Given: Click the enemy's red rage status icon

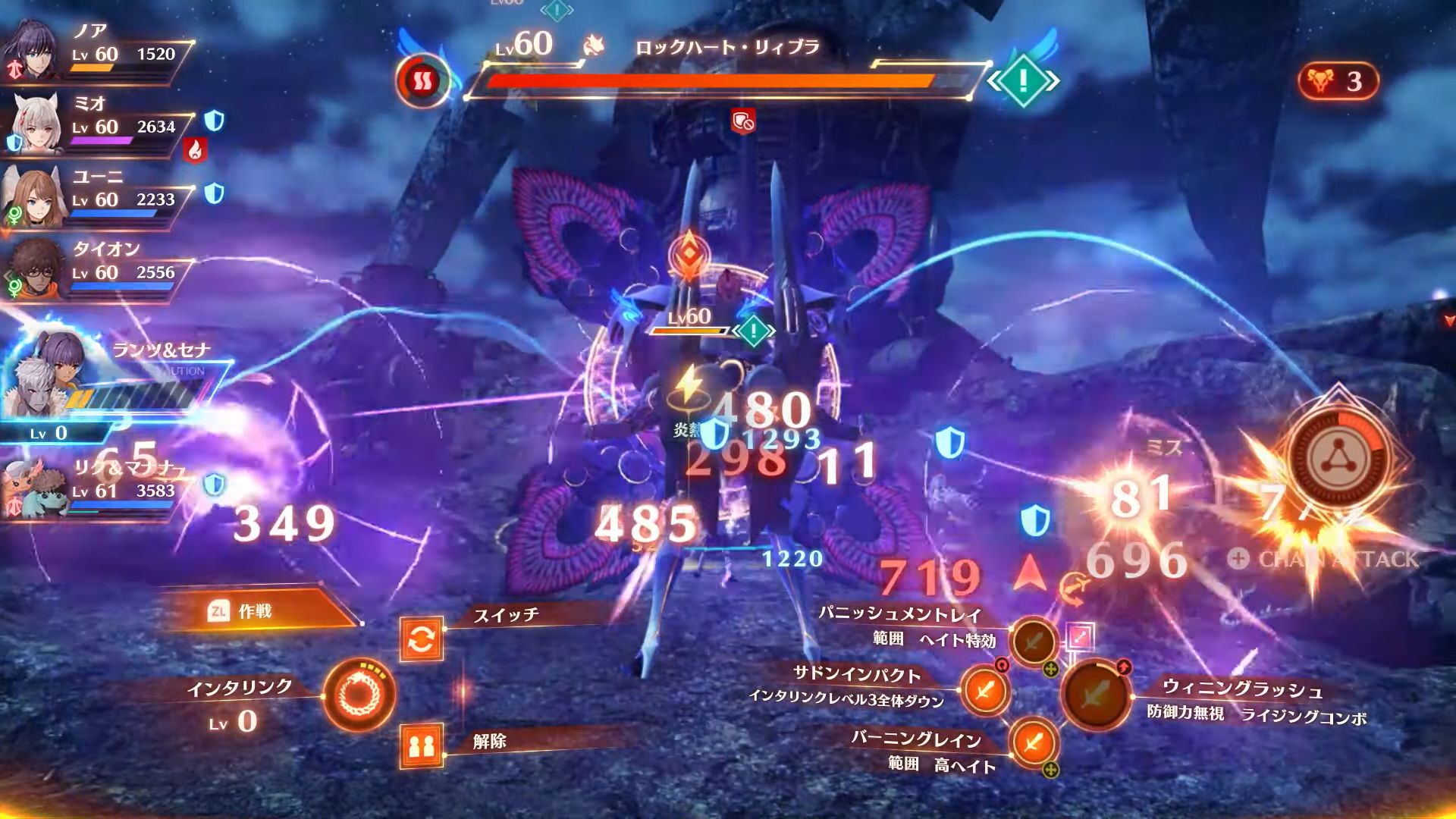Looking at the screenshot, I should pos(423,80).
